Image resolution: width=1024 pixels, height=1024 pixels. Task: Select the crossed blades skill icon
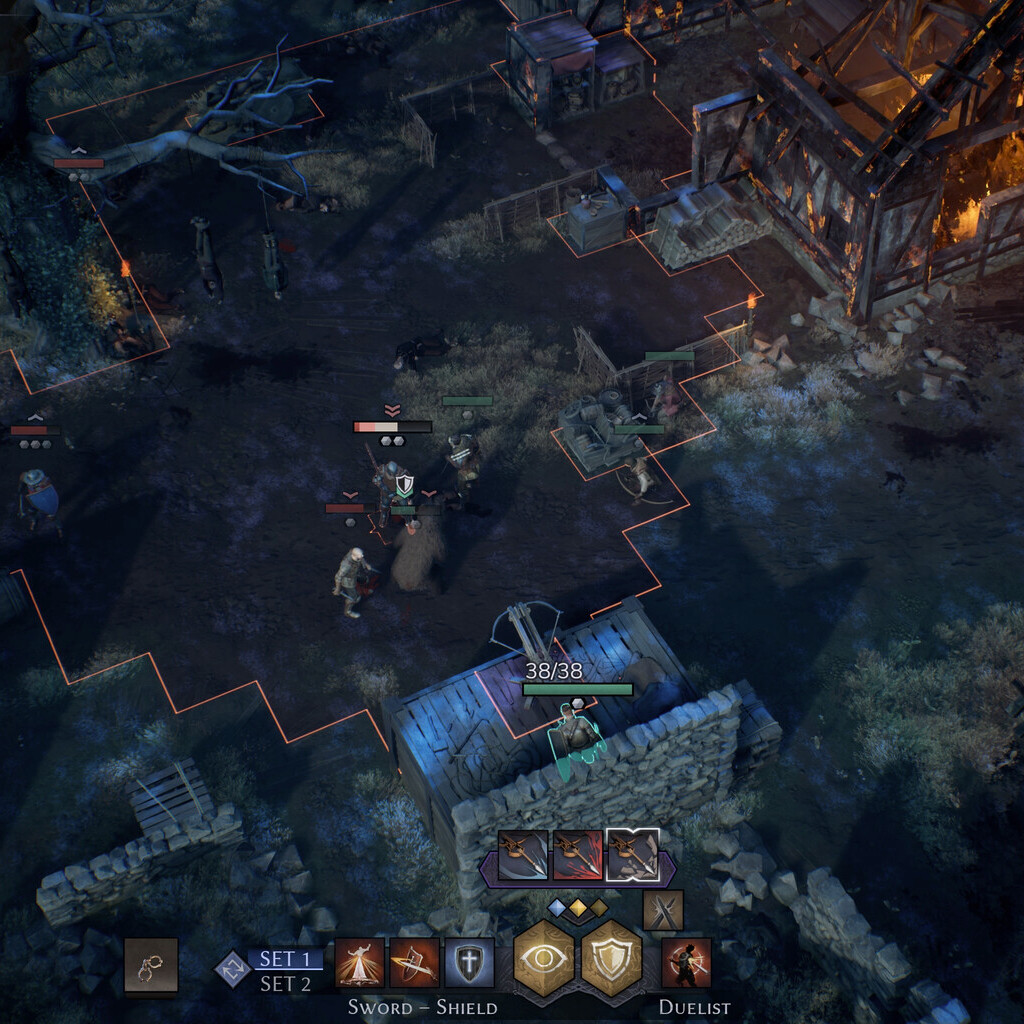pyautogui.click(x=663, y=910)
